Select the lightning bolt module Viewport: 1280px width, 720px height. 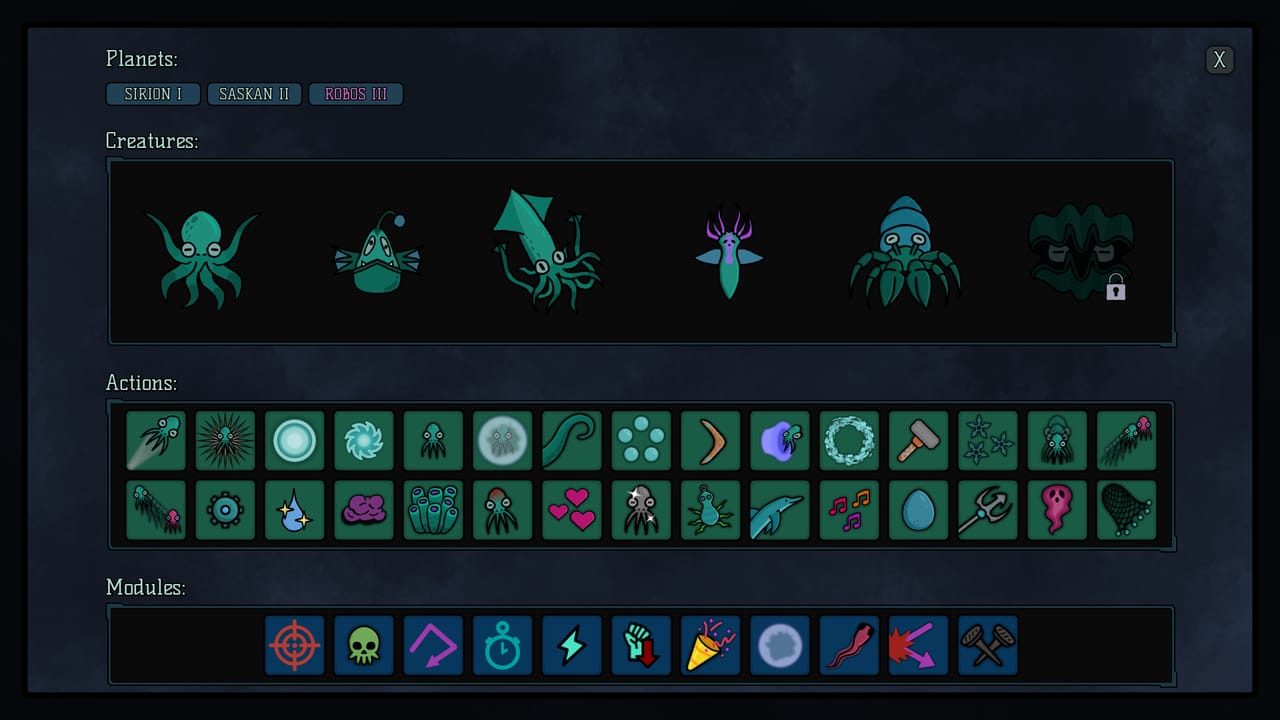click(571, 645)
